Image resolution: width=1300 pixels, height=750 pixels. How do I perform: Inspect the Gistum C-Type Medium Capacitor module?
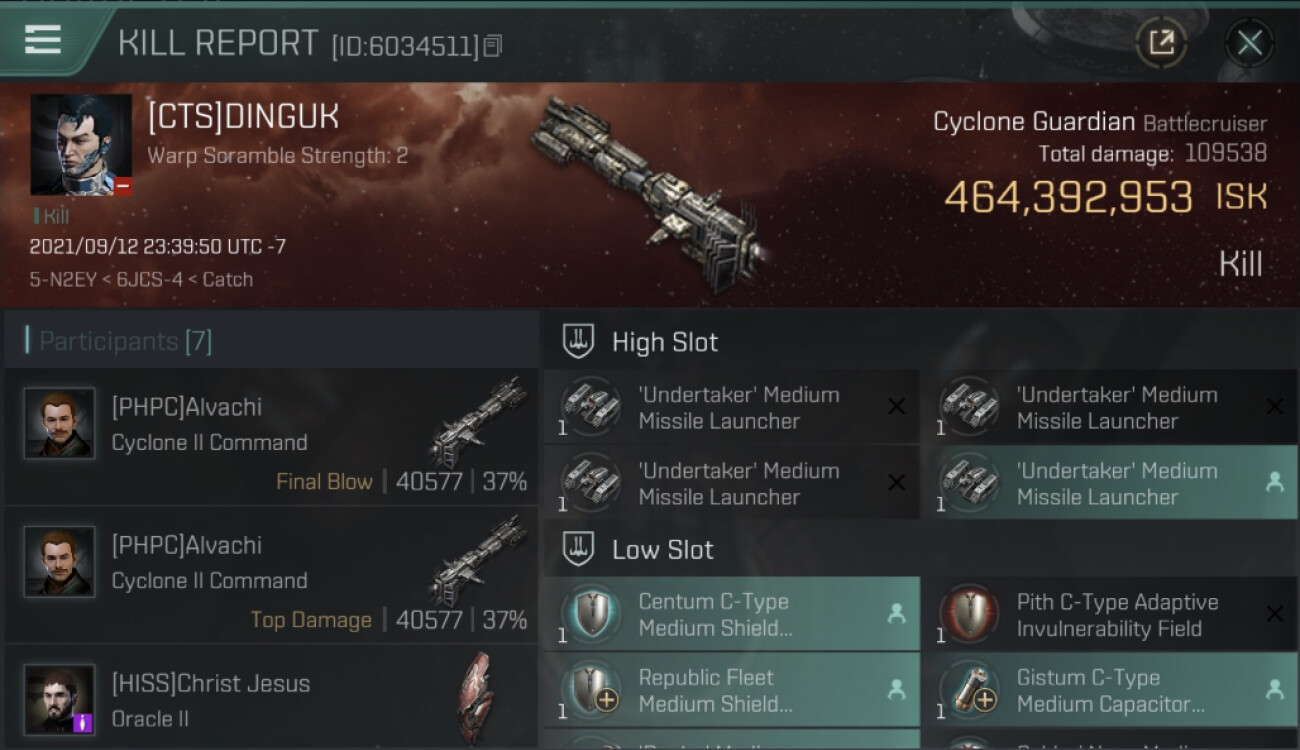coord(1108,690)
